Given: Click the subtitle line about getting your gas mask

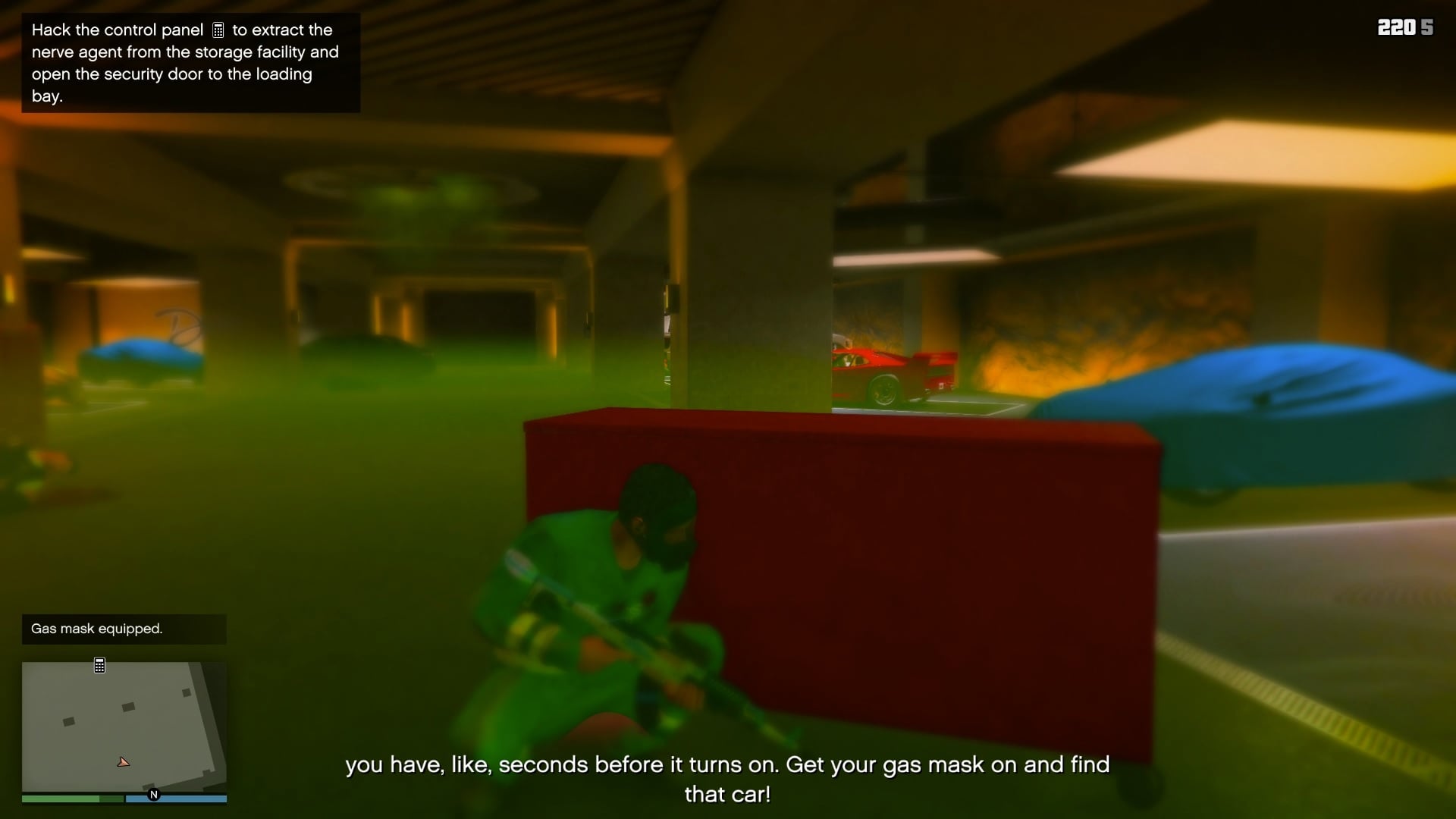Looking at the screenshot, I should tap(726, 764).
